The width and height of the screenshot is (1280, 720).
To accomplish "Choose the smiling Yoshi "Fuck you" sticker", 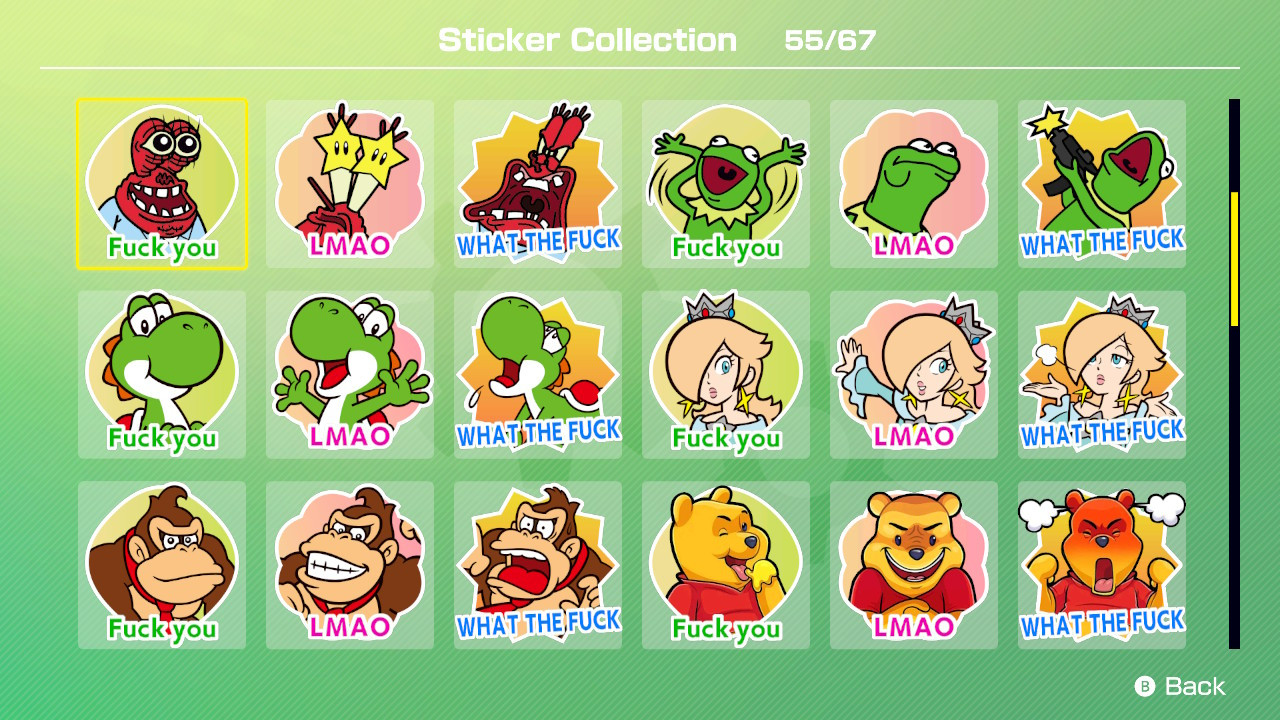I will coord(162,374).
